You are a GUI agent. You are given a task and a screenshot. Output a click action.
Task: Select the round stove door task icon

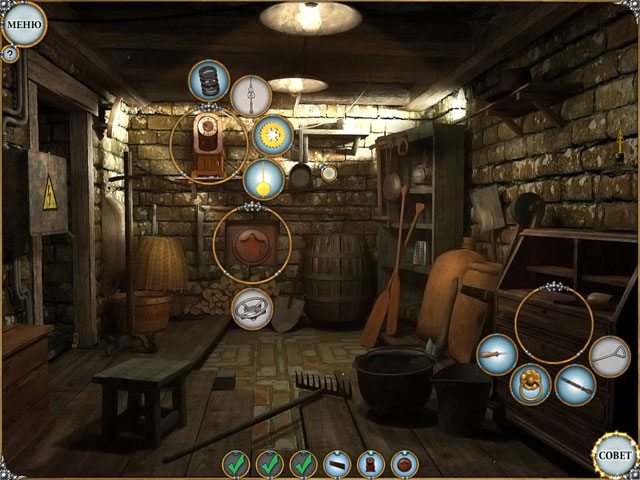[405, 464]
